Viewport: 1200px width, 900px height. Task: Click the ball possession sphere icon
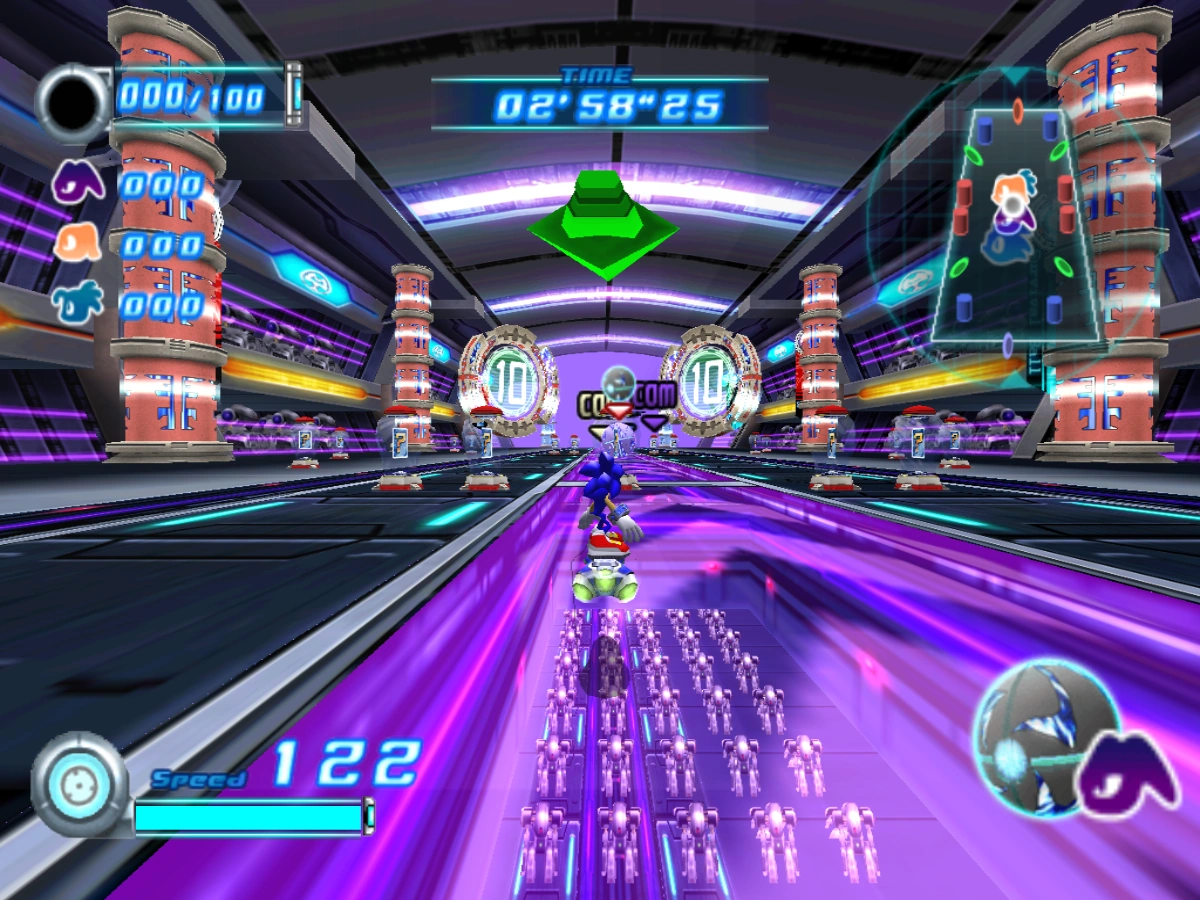pos(1033,726)
